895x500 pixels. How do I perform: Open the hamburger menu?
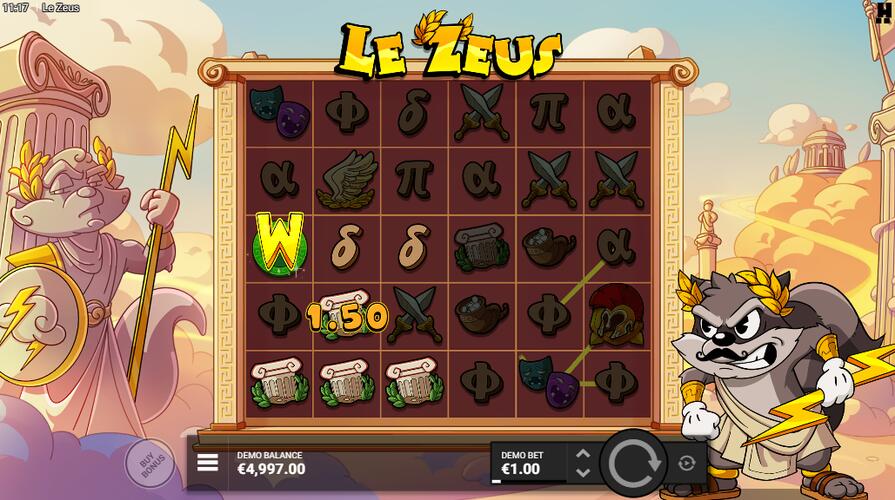[208, 462]
